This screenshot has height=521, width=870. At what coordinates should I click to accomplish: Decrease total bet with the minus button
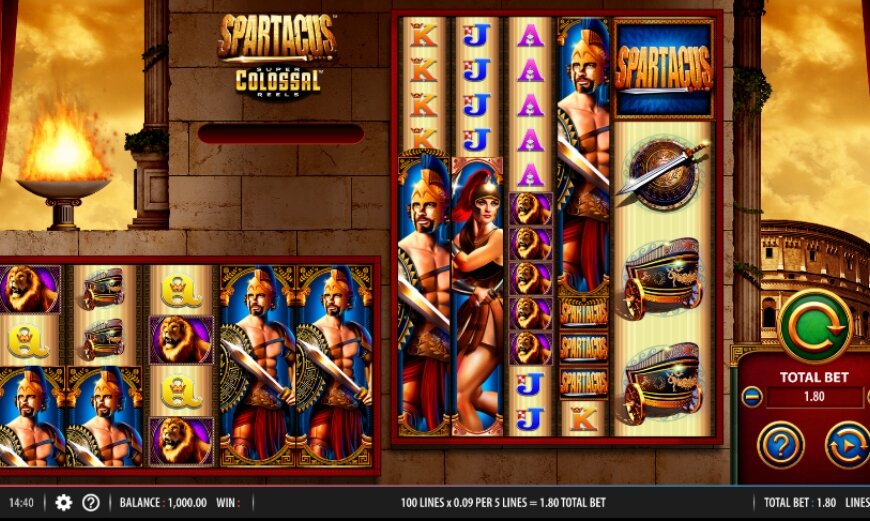click(x=753, y=397)
